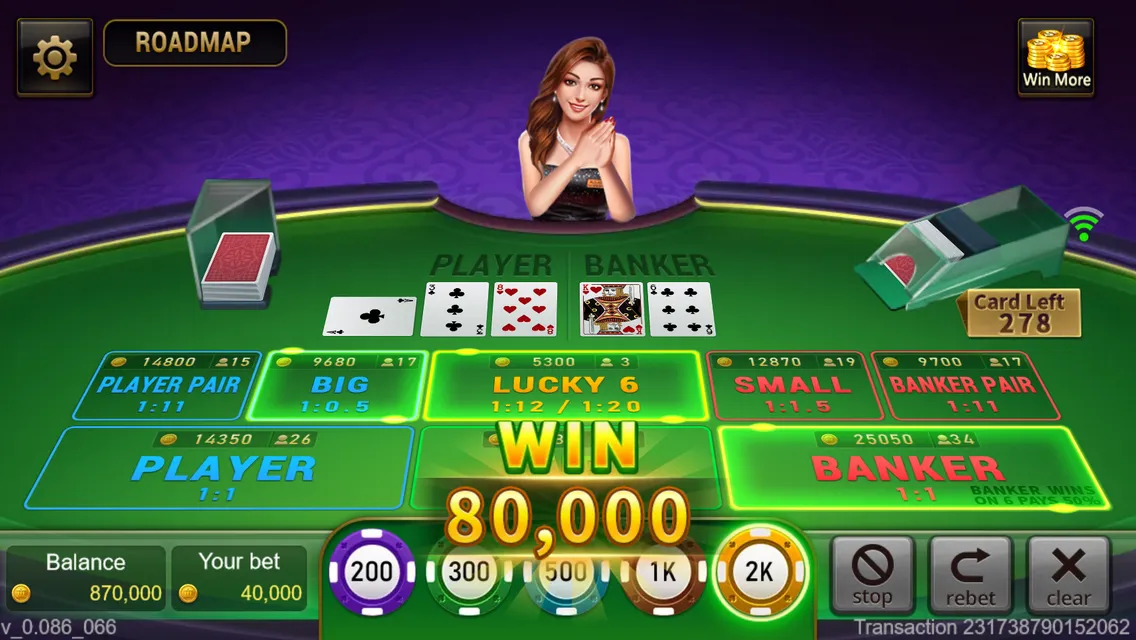Open the ROADMAP panel
The height and width of the screenshot is (640, 1136).
(194, 43)
